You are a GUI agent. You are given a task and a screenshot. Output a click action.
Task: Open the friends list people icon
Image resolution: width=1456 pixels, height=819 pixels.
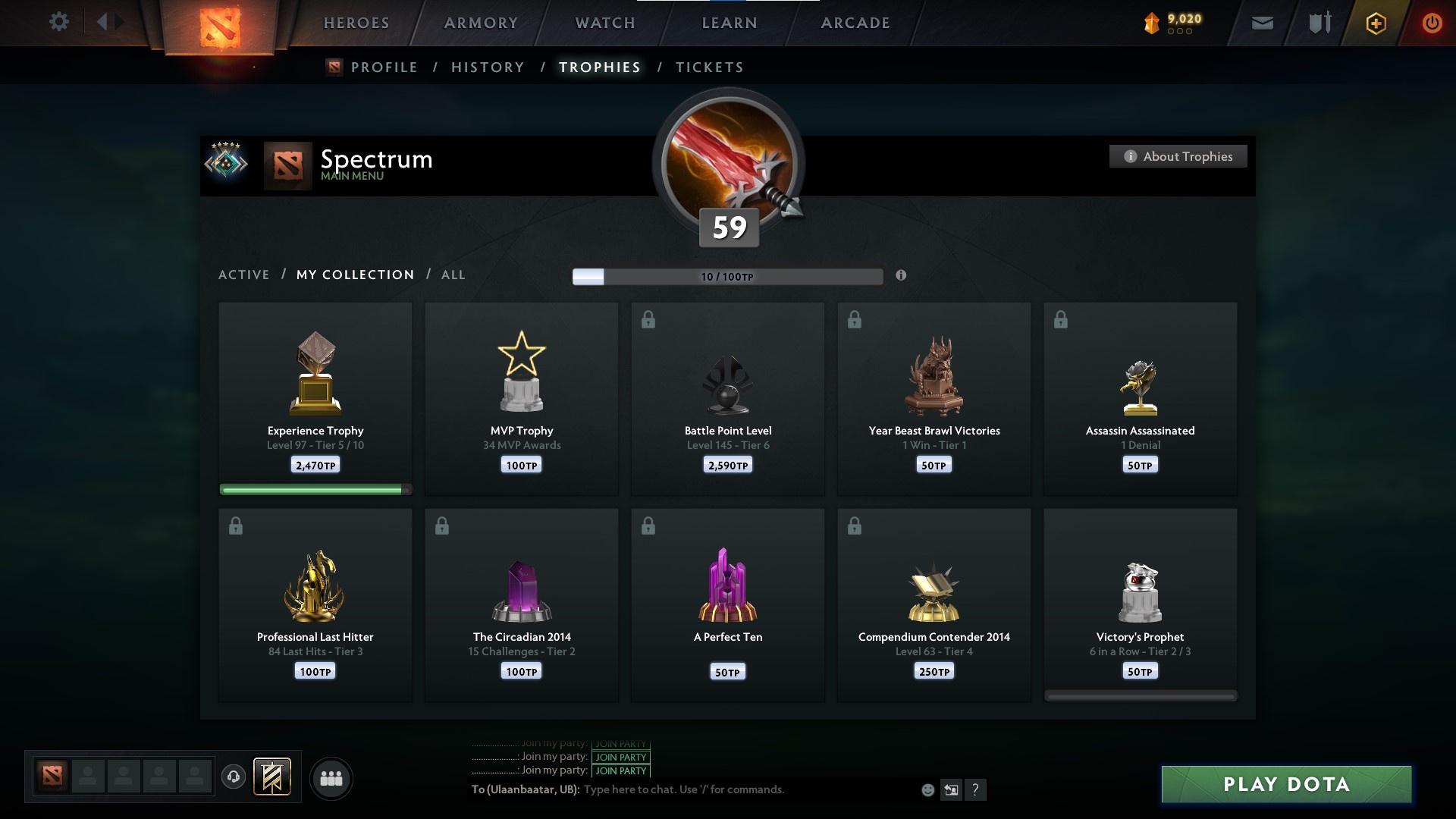(331, 778)
